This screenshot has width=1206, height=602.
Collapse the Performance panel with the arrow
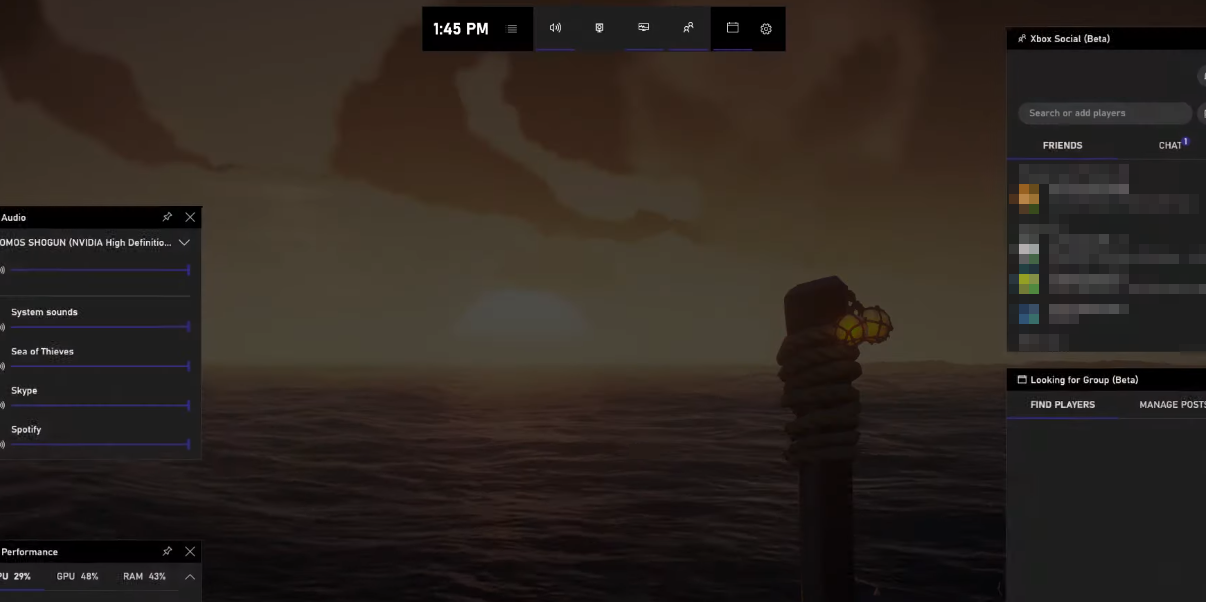189,577
